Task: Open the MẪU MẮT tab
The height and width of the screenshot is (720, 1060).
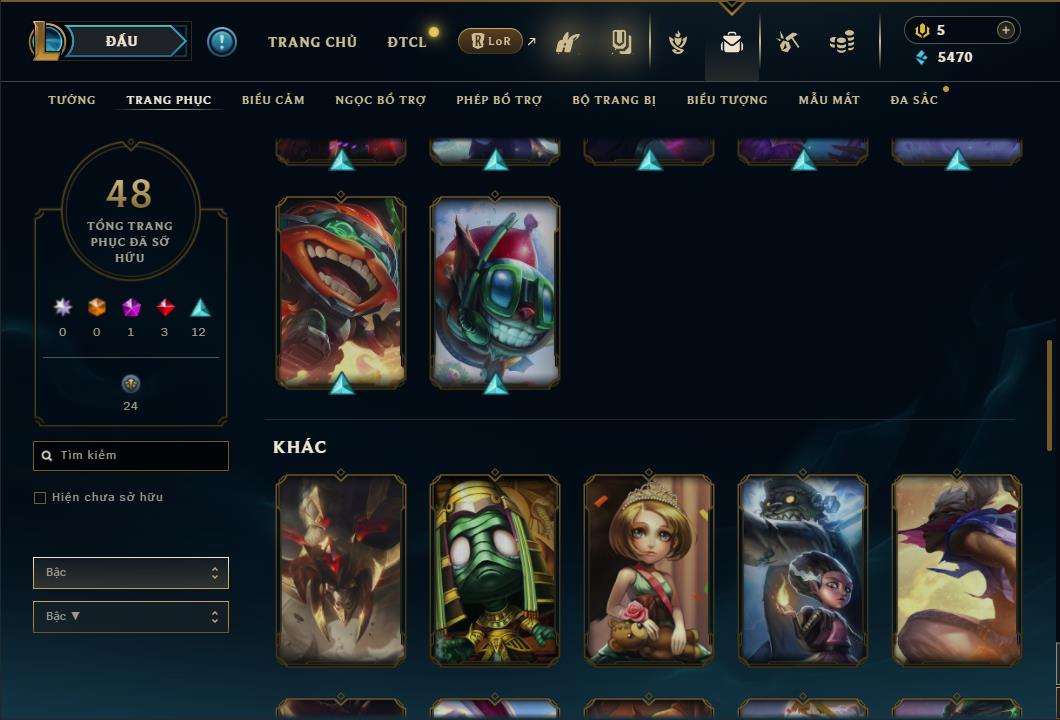Action: coord(829,100)
